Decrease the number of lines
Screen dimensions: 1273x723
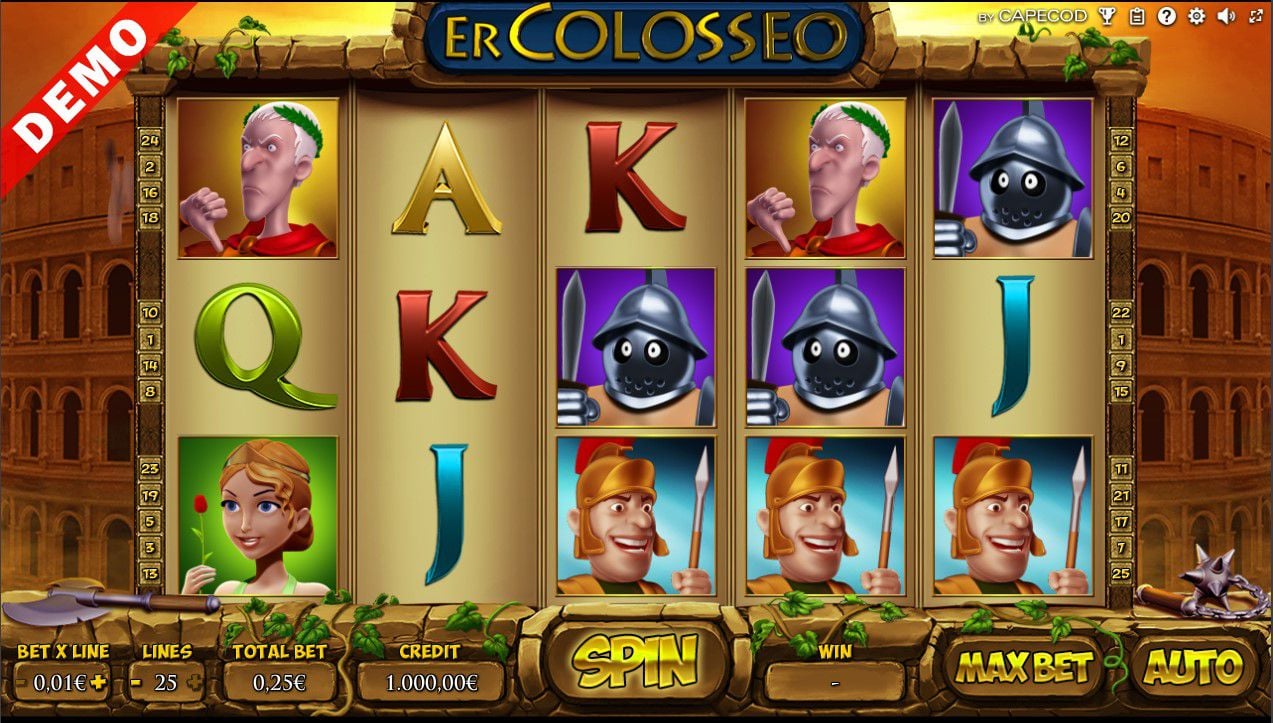[136, 682]
